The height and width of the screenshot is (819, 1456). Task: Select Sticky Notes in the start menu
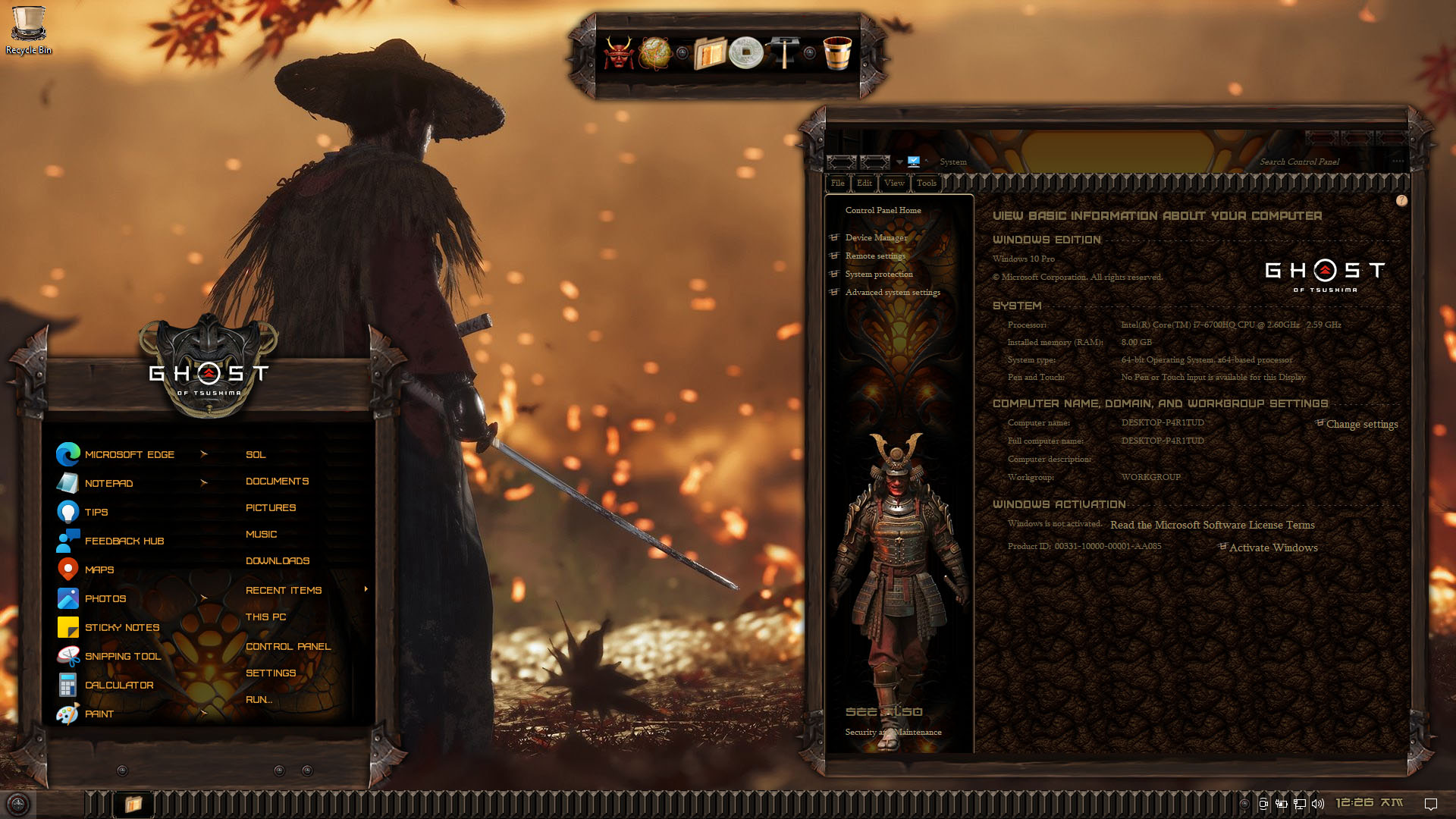coord(121,627)
